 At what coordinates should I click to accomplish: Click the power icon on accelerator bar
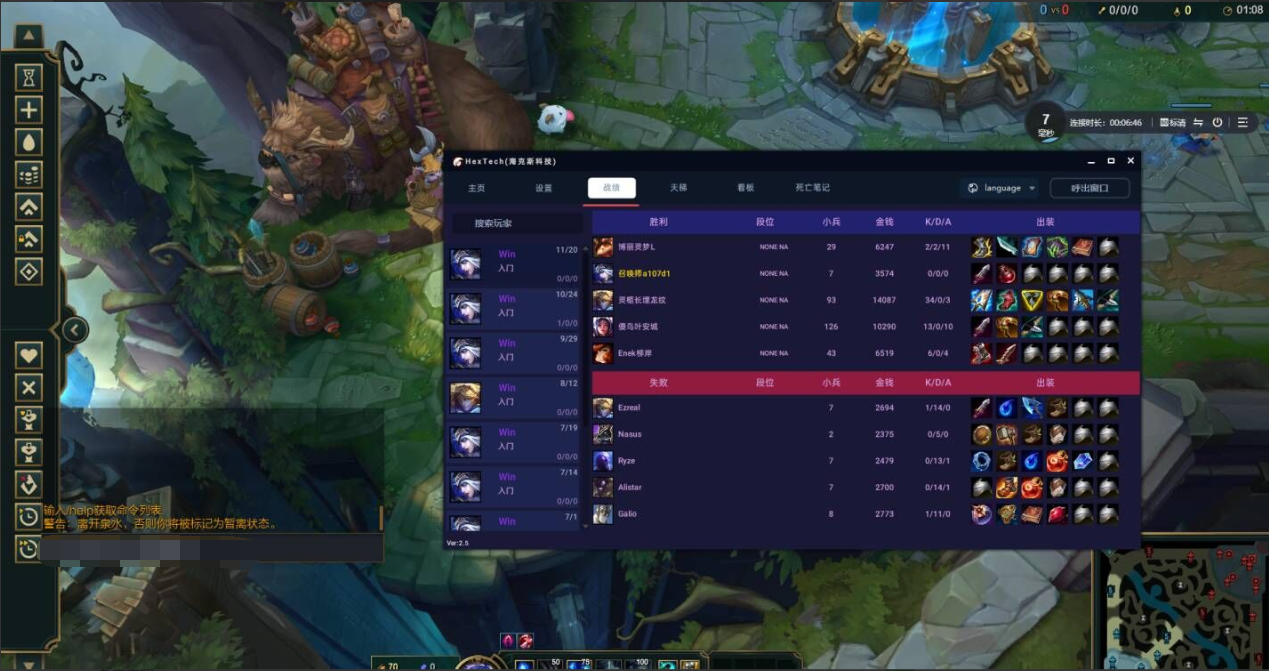[x=1217, y=123]
